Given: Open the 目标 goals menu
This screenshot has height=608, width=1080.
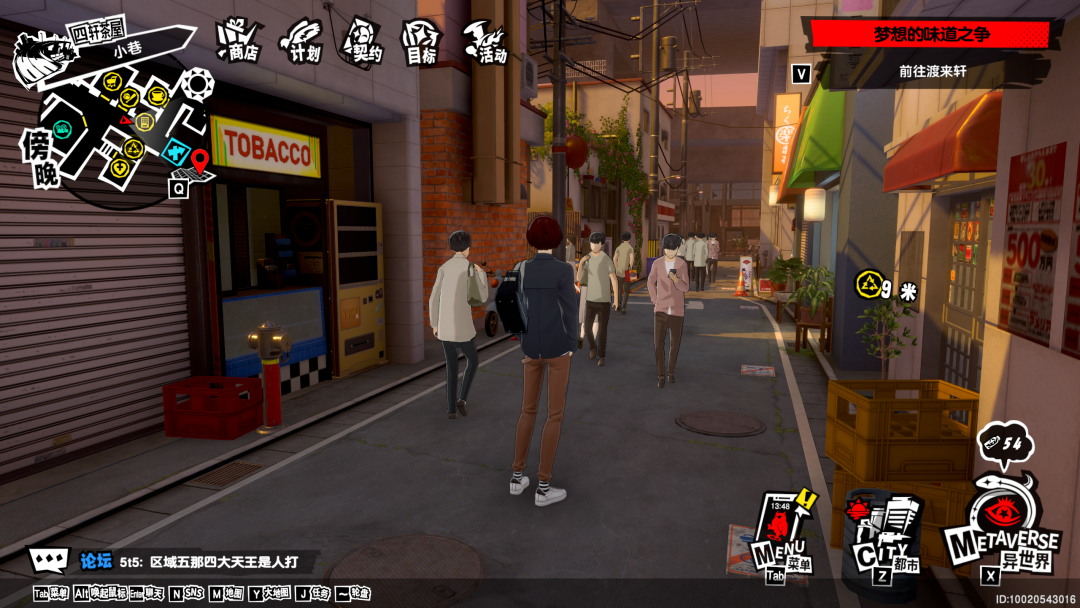Looking at the screenshot, I should (x=421, y=42).
